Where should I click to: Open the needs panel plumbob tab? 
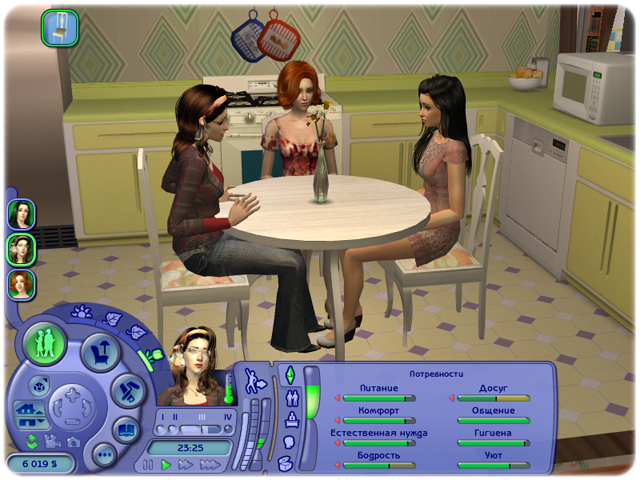click(x=290, y=375)
